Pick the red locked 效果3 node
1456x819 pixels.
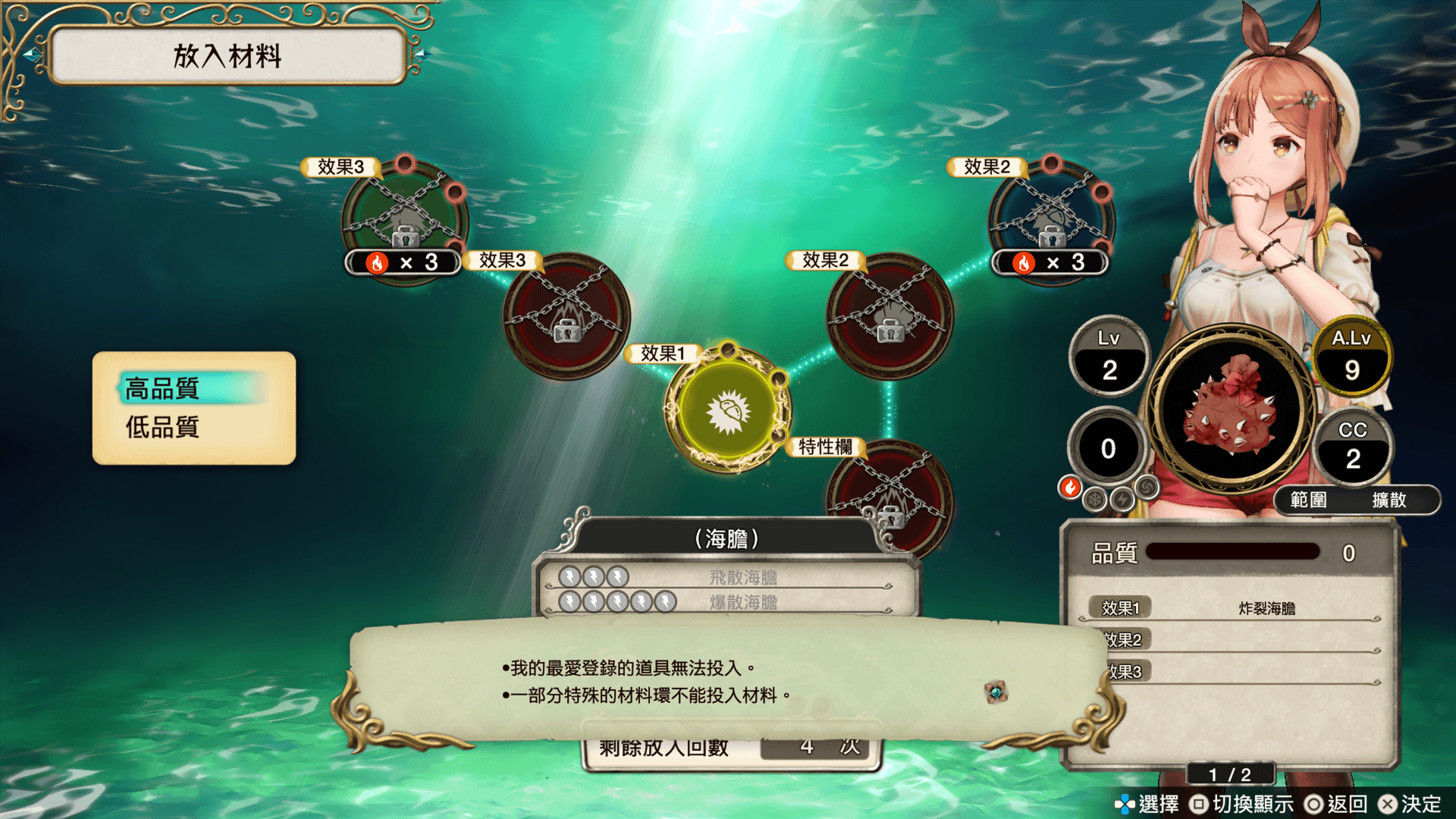566,315
